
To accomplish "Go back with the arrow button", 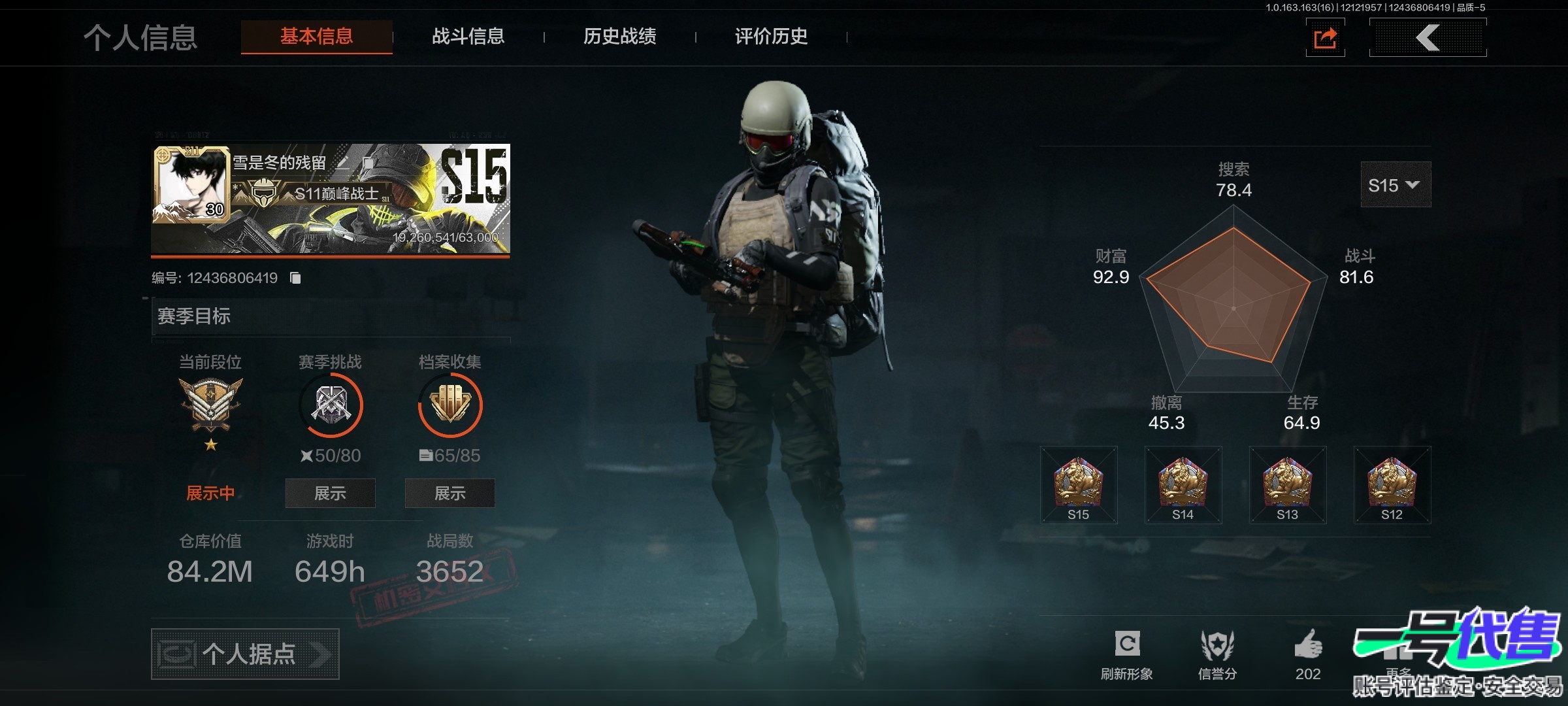I will pyautogui.click(x=1428, y=38).
